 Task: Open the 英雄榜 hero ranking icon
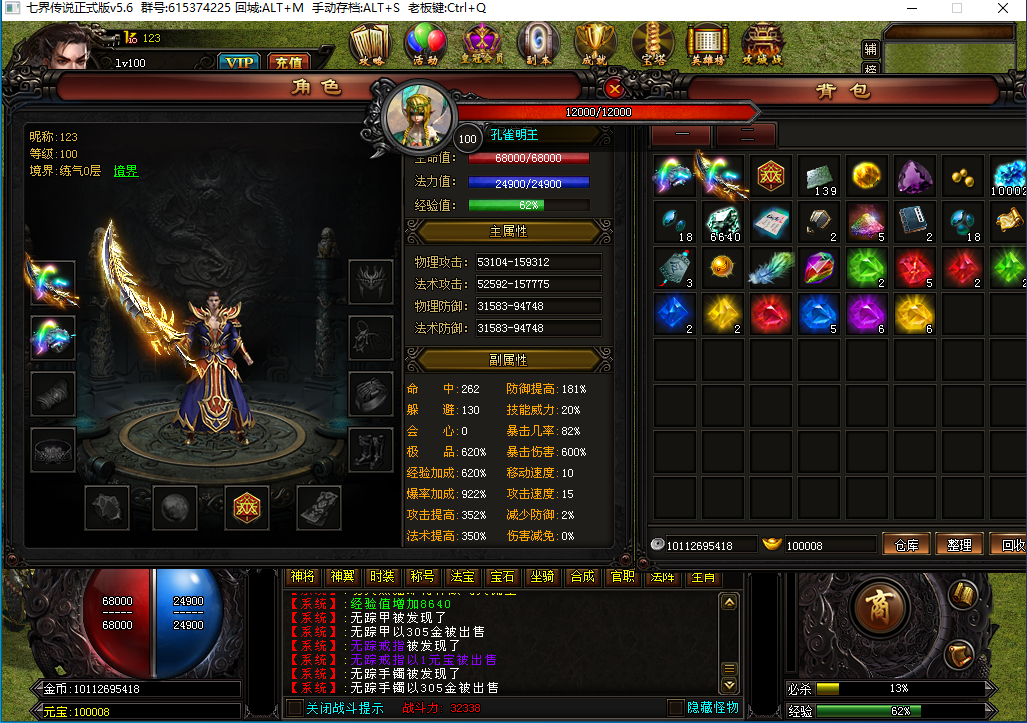pos(708,43)
